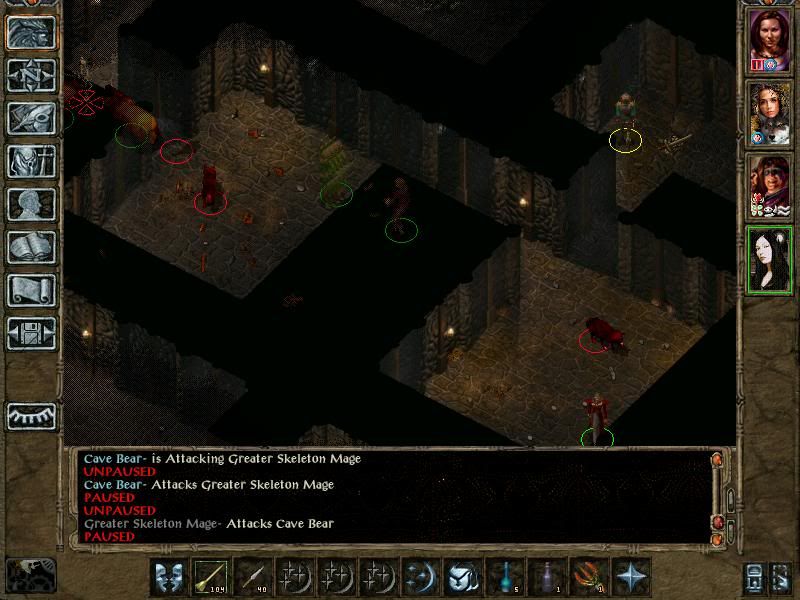Screen dimensions: 800x600
Task: Open game options with the floppy disk button
Action: (30, 333)
